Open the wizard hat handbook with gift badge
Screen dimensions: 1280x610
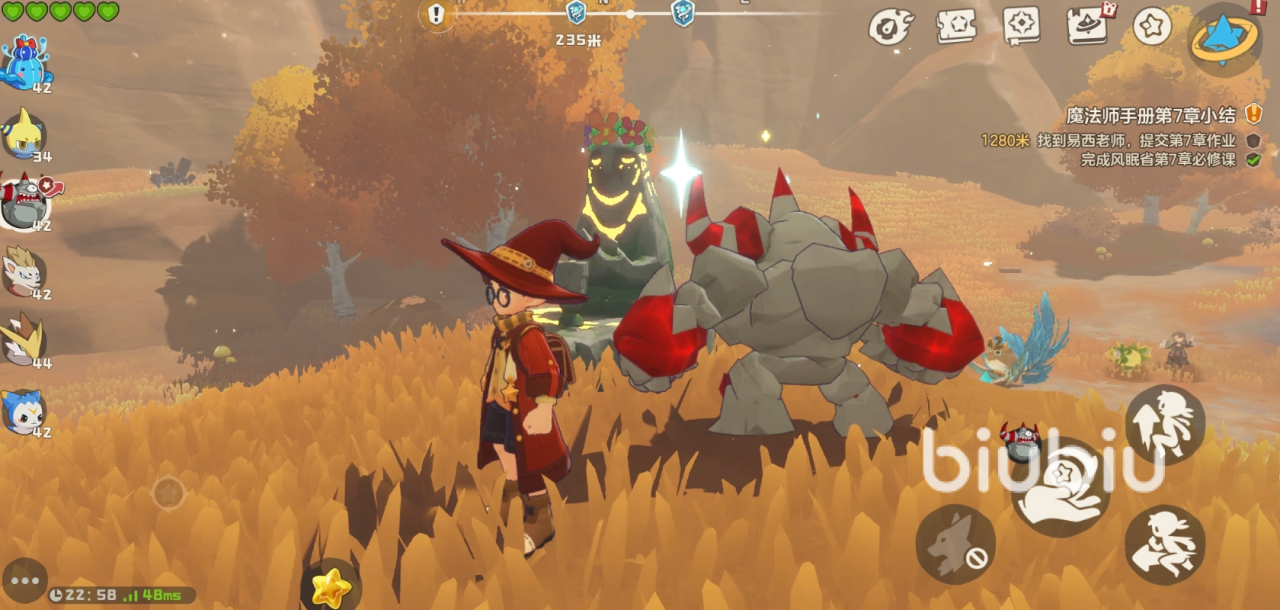click(1087, 26)
